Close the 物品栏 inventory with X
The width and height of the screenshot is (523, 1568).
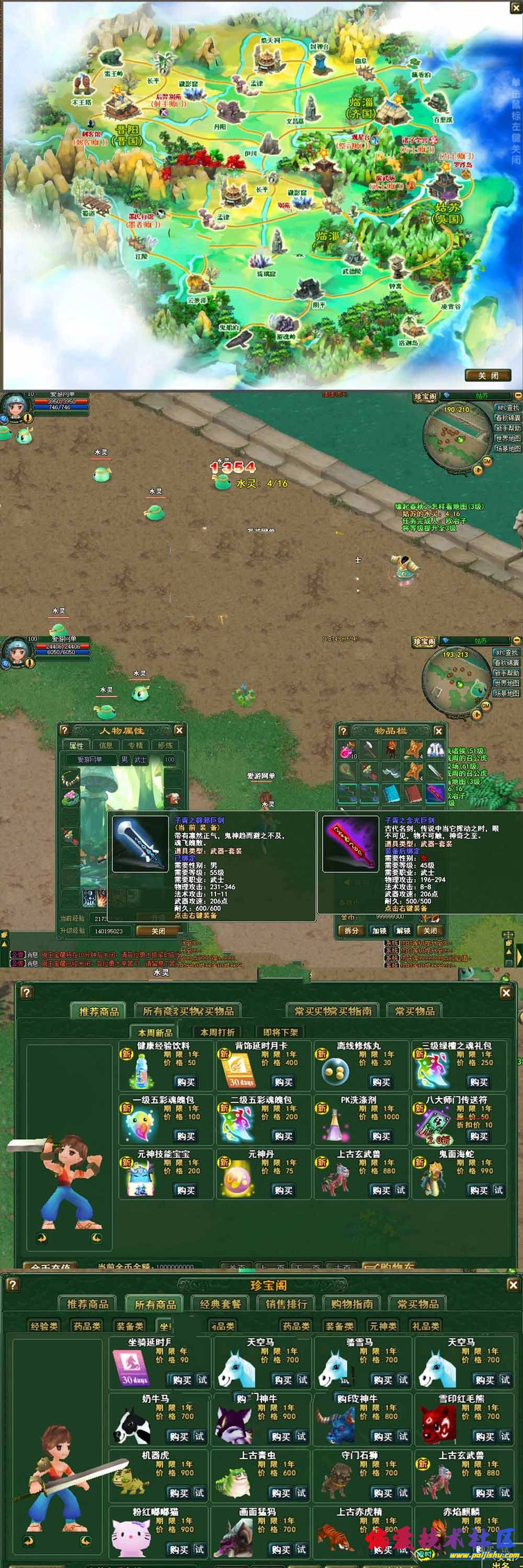coord(439,731)
